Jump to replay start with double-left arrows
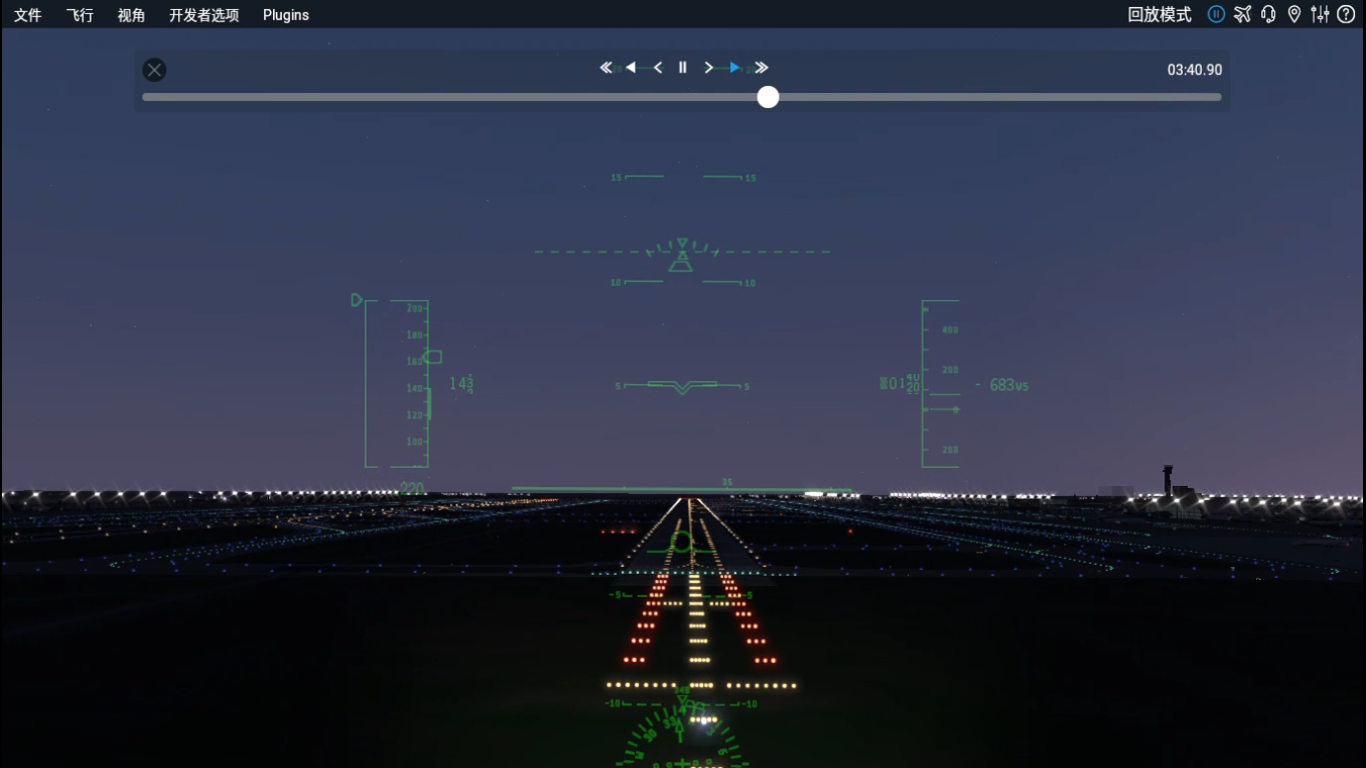The image size is (1366, 768). click(x=606, y=67)
